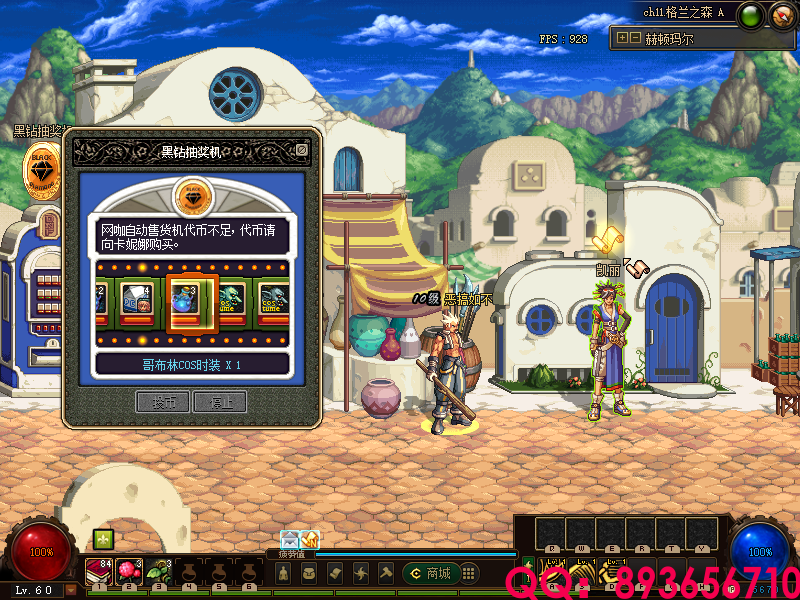The image size is (800, 600).
Task: Open the grid menu button beside 商城
Action: coord(468,573)
